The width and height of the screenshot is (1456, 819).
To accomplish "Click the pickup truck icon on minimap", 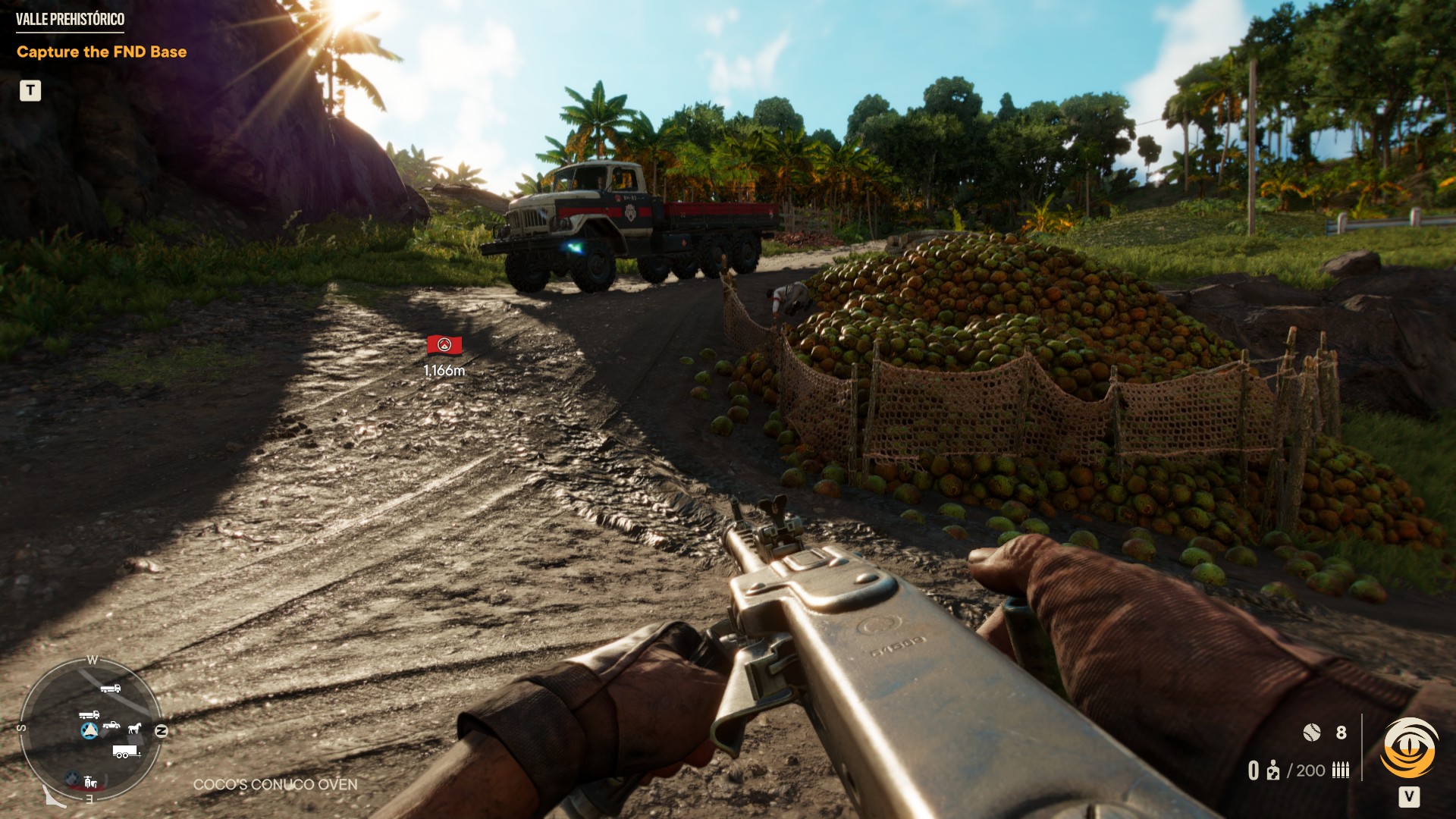I will pyautogui.click(x=111, y=725).
